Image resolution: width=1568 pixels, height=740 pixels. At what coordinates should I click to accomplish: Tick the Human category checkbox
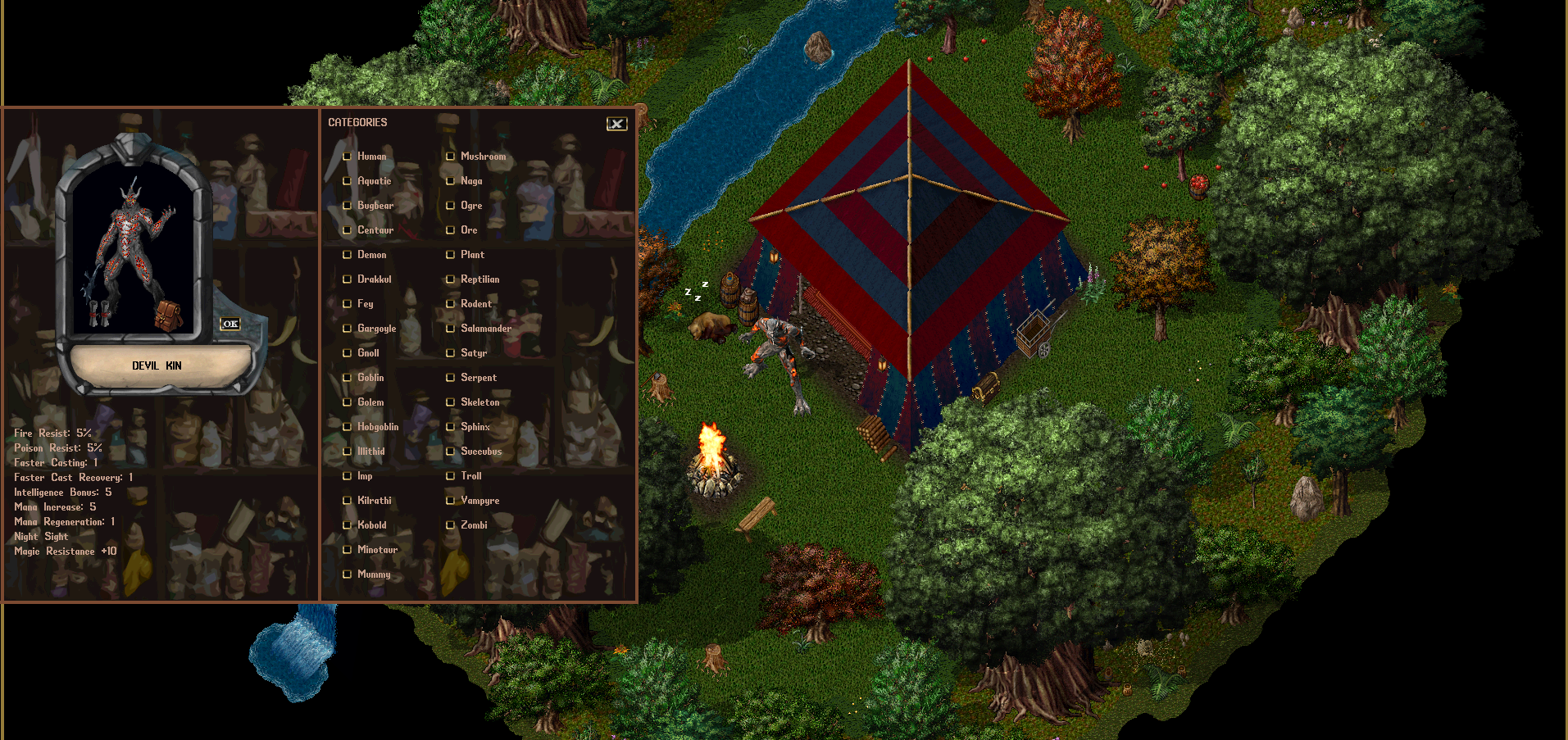pos(348,157)
